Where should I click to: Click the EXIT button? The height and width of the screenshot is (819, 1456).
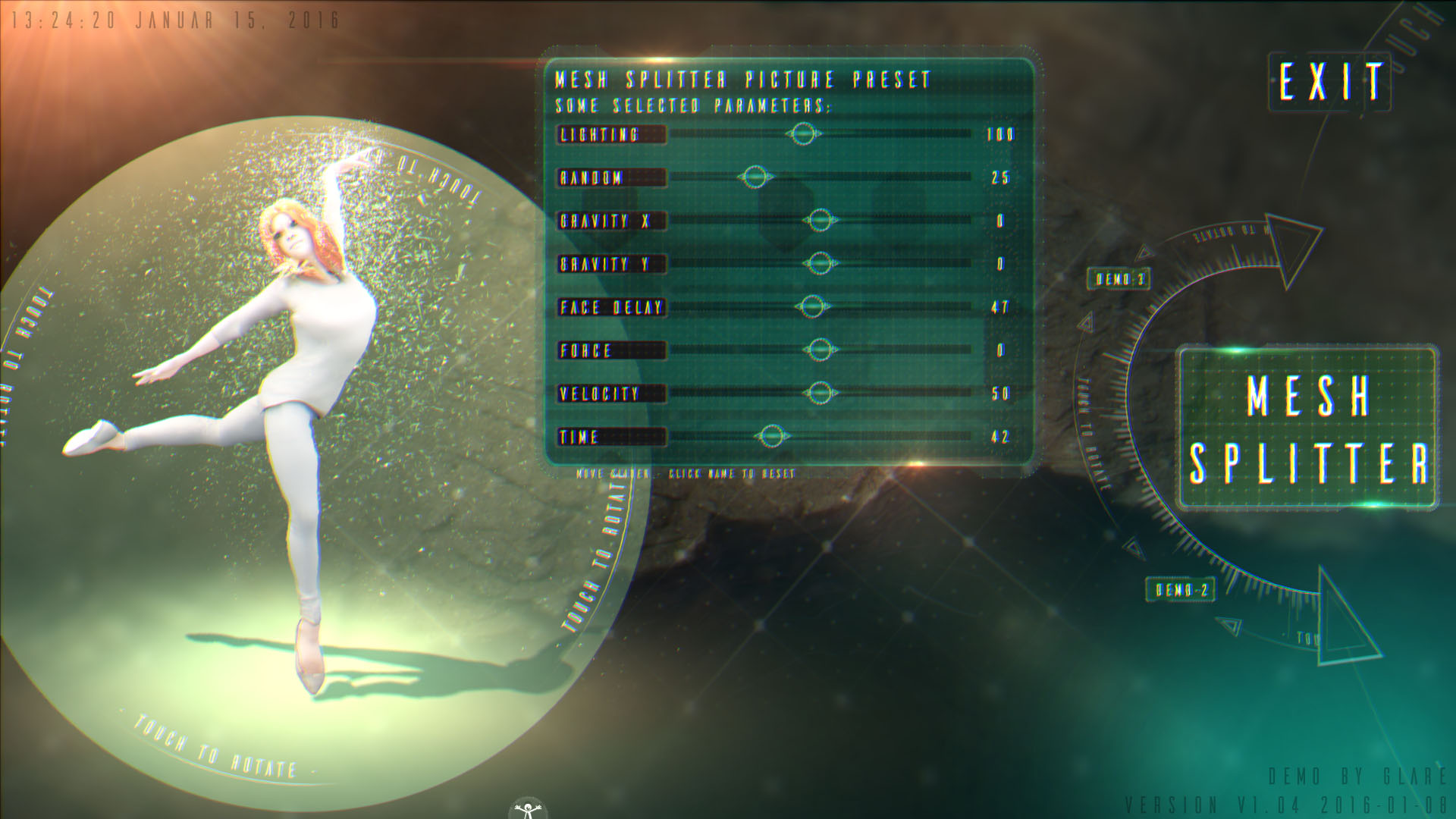point(1329,81)
